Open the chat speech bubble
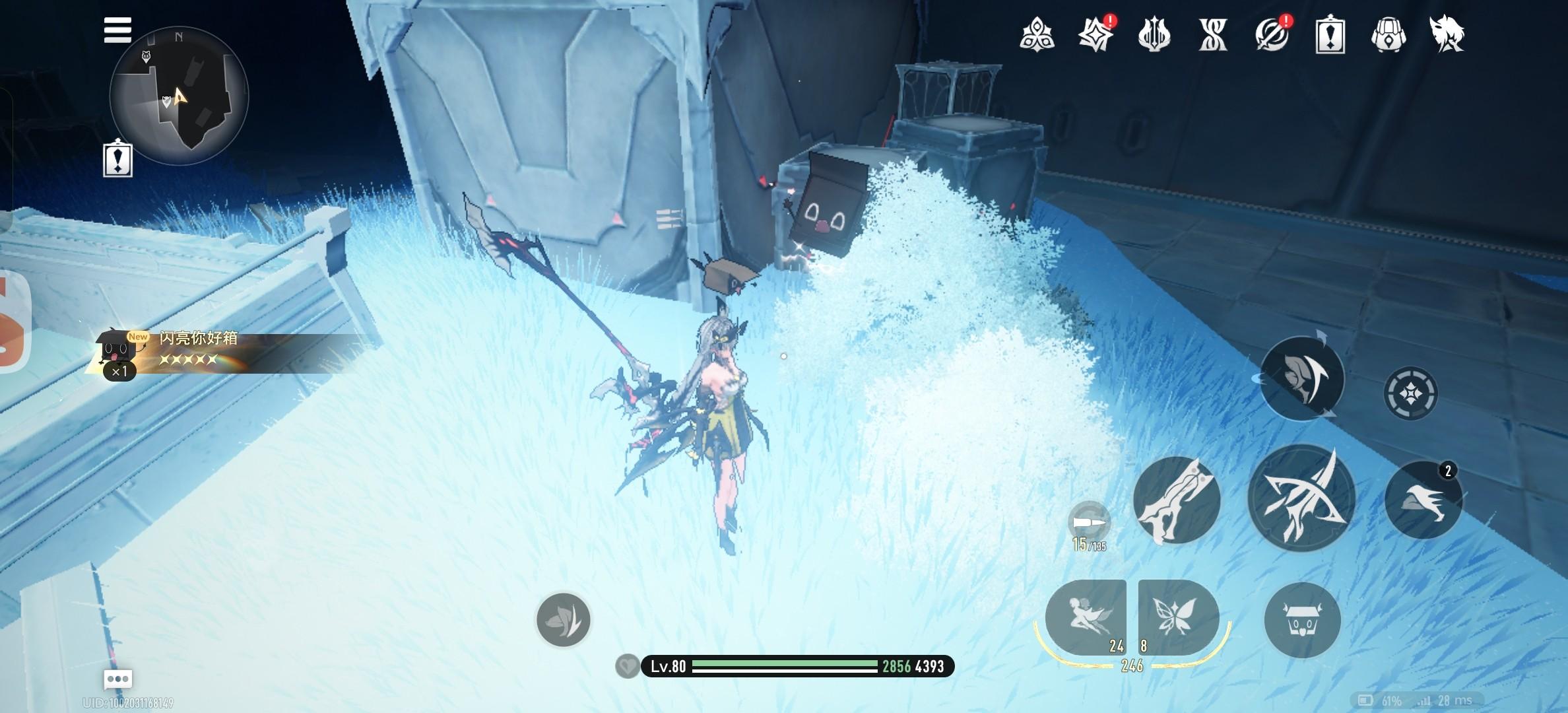This screenshot has height=713, width=1568. [x=118, y=679]
